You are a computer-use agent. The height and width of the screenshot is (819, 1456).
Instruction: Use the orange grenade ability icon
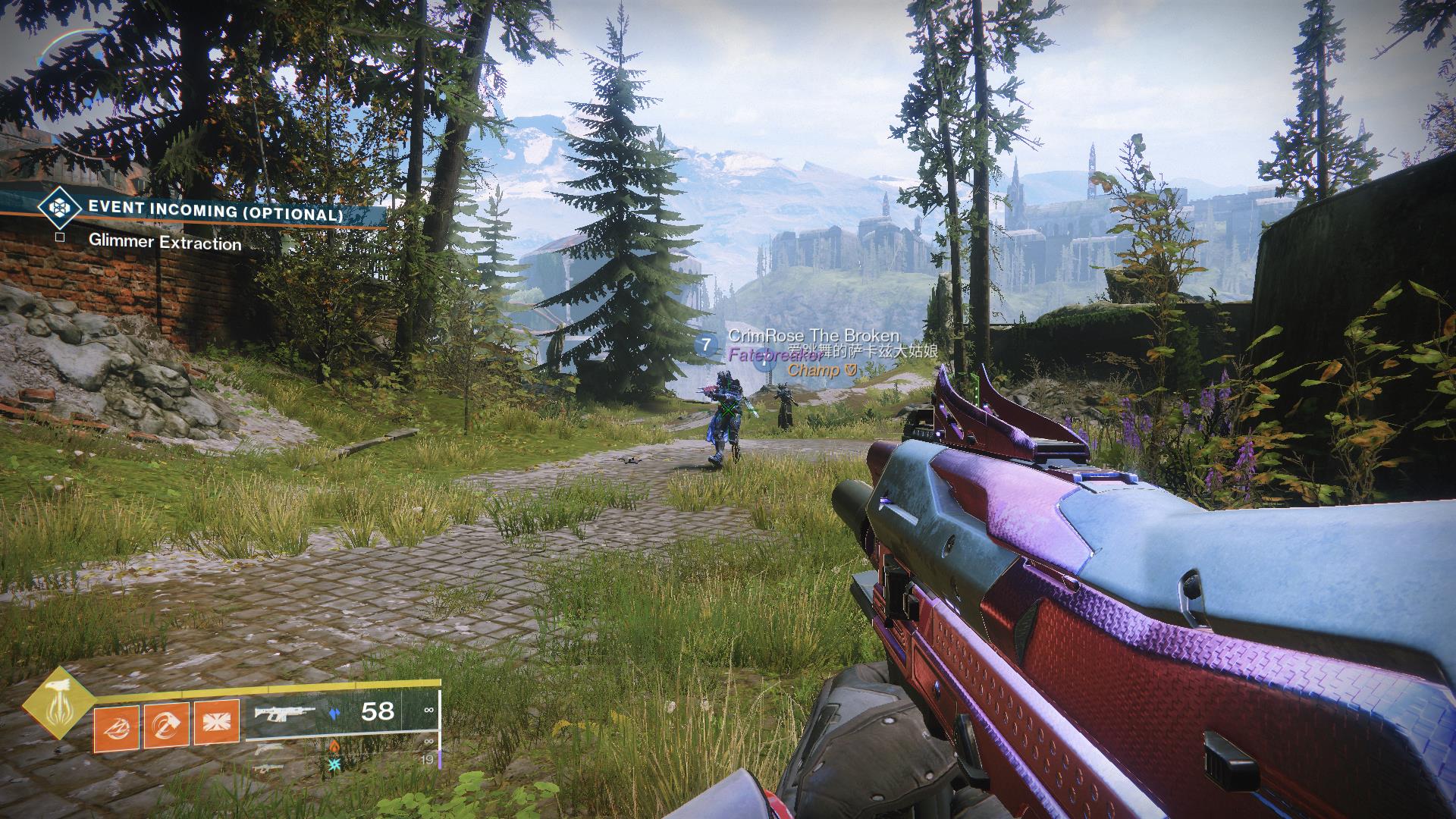[116, 726]
